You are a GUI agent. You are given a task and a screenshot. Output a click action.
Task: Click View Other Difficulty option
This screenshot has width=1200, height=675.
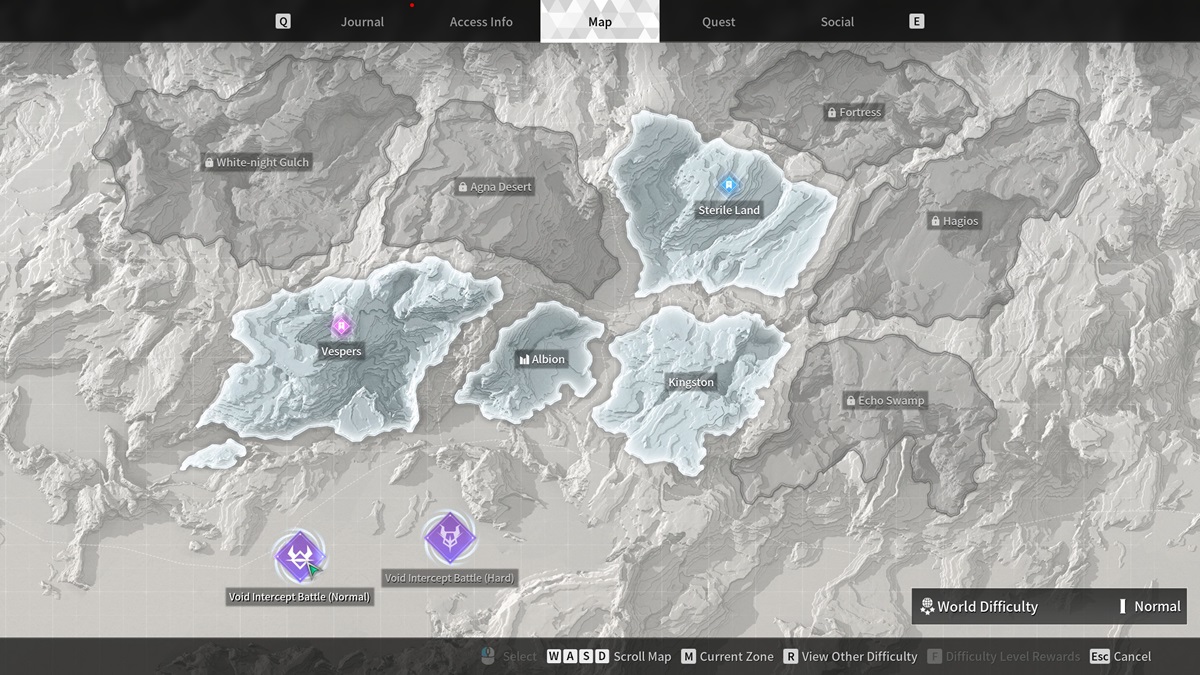[x=849, y=657]
